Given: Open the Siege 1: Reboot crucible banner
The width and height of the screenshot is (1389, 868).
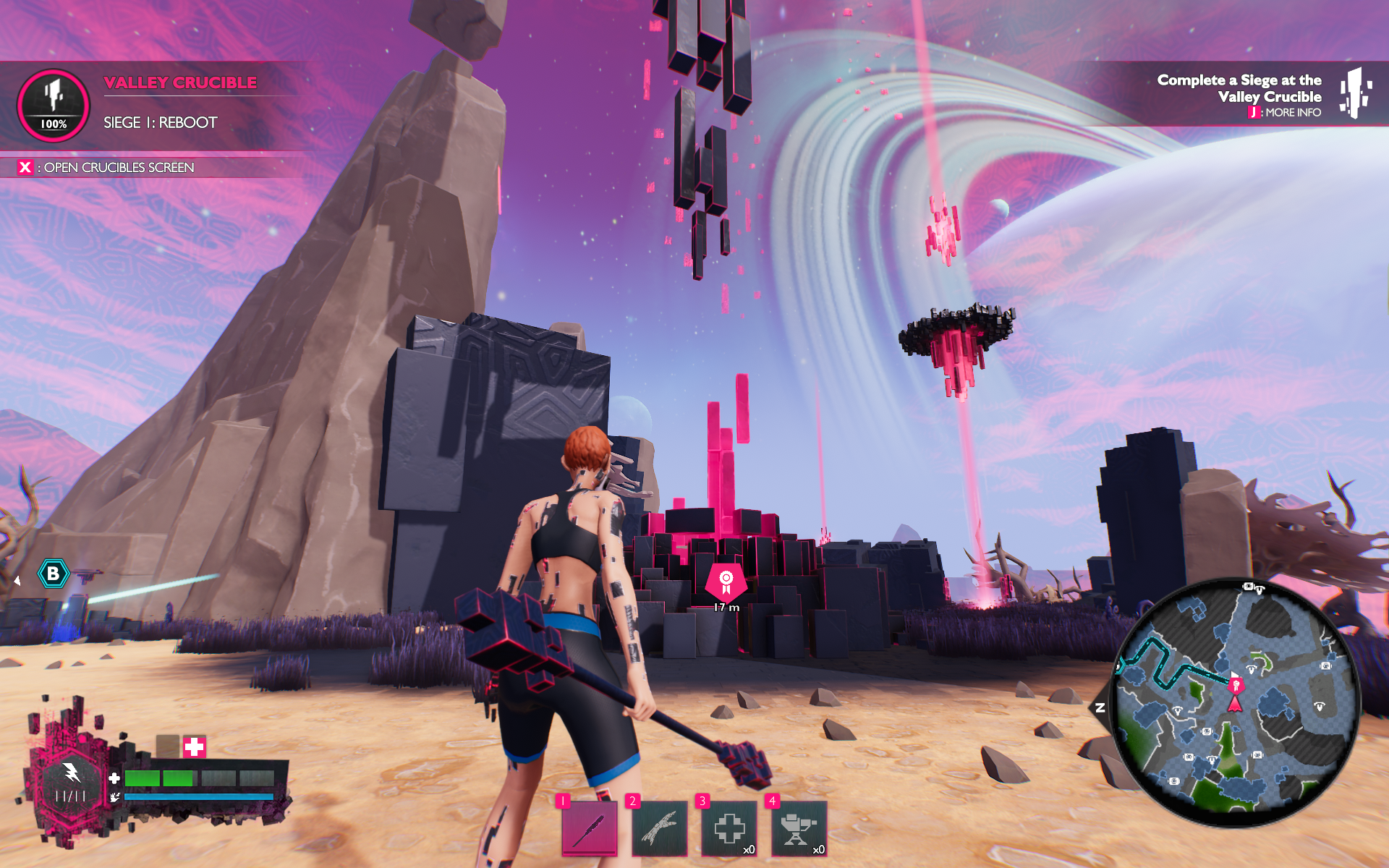Looking at the screenshot, I should click(160, 123).
